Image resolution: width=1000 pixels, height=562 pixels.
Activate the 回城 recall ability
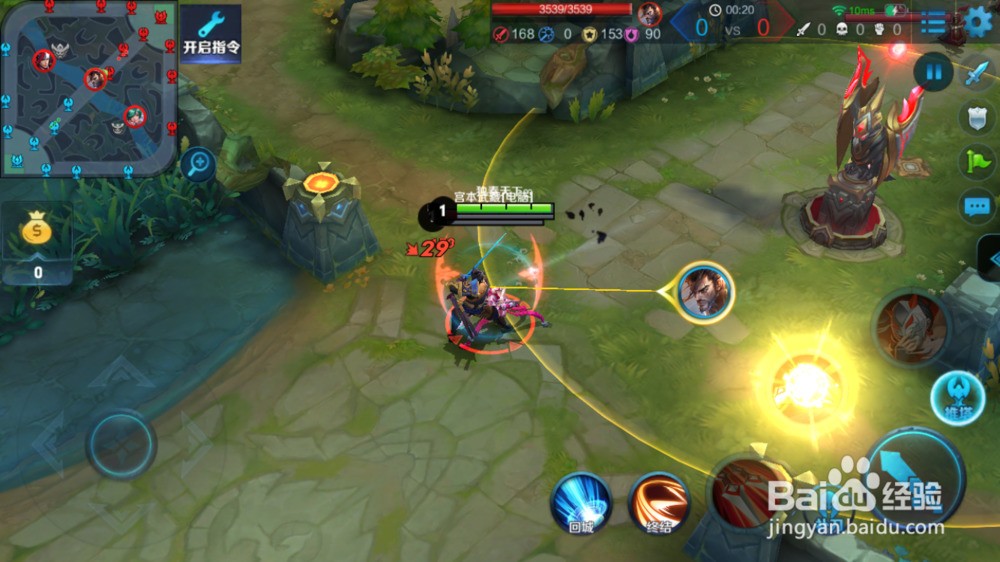click(581, 502)
